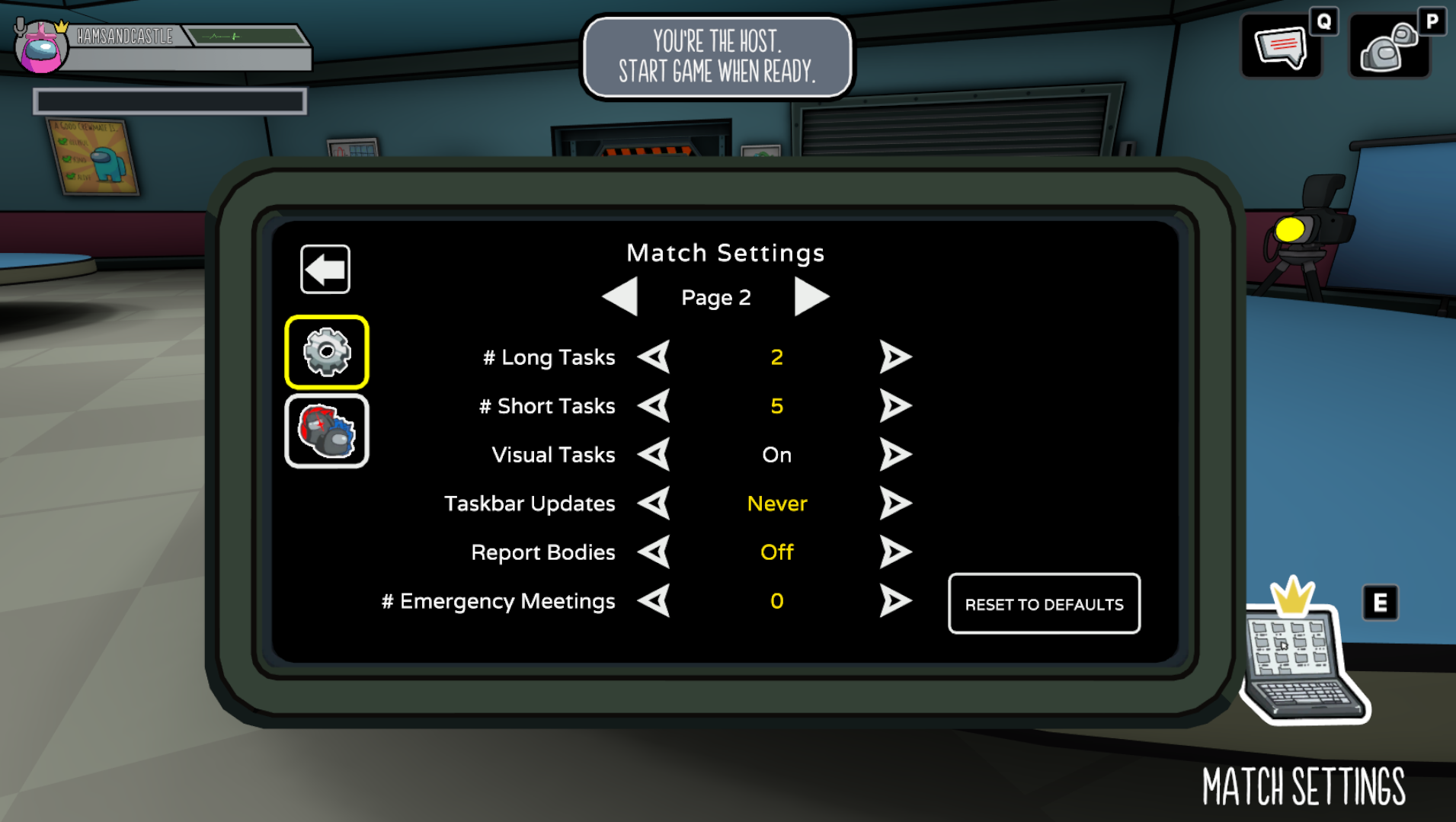Switch to the general settings tab
Viewport: 1456px width, 822px height.
[x=326, y=351]
